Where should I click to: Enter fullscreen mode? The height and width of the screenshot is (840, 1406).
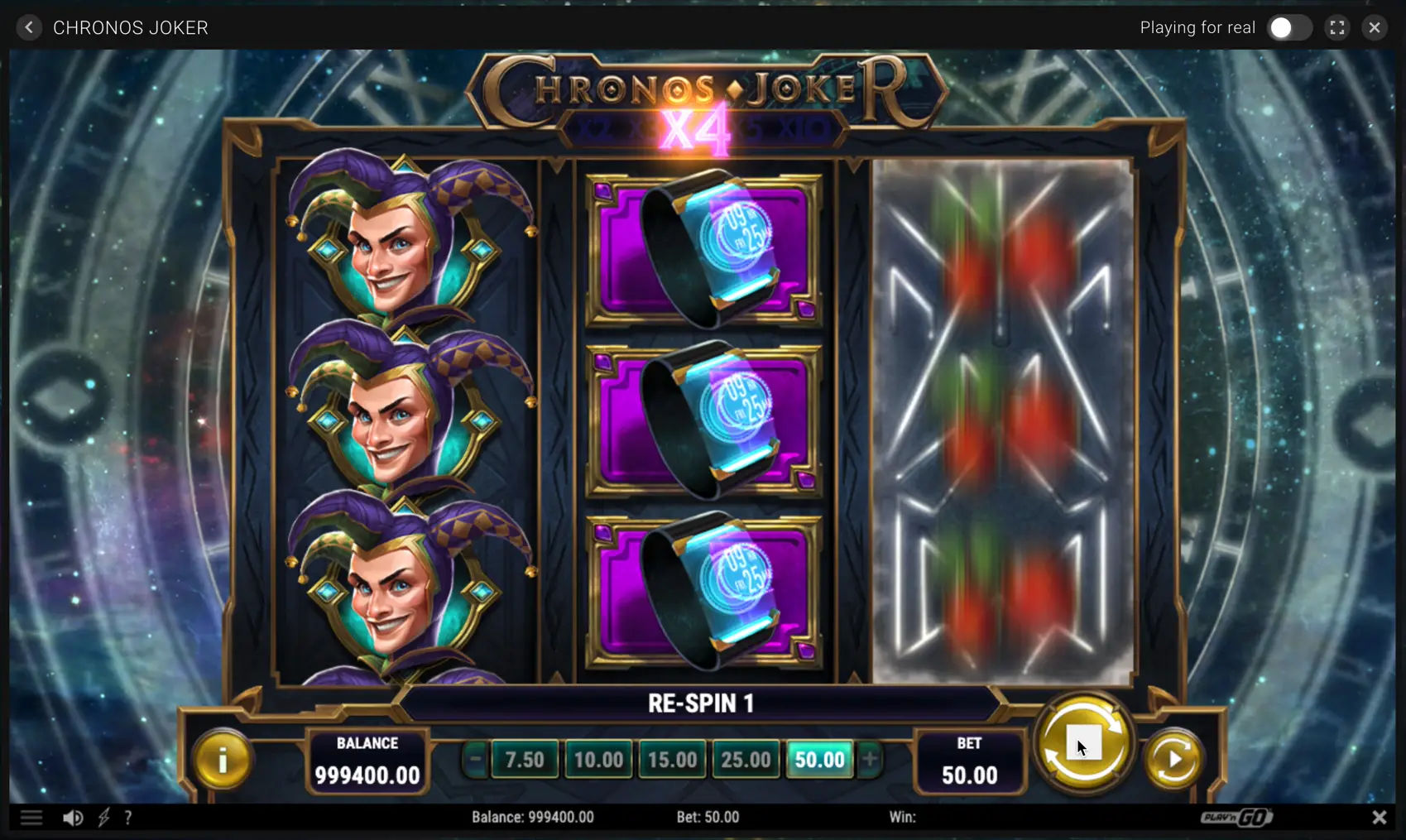1336,28
